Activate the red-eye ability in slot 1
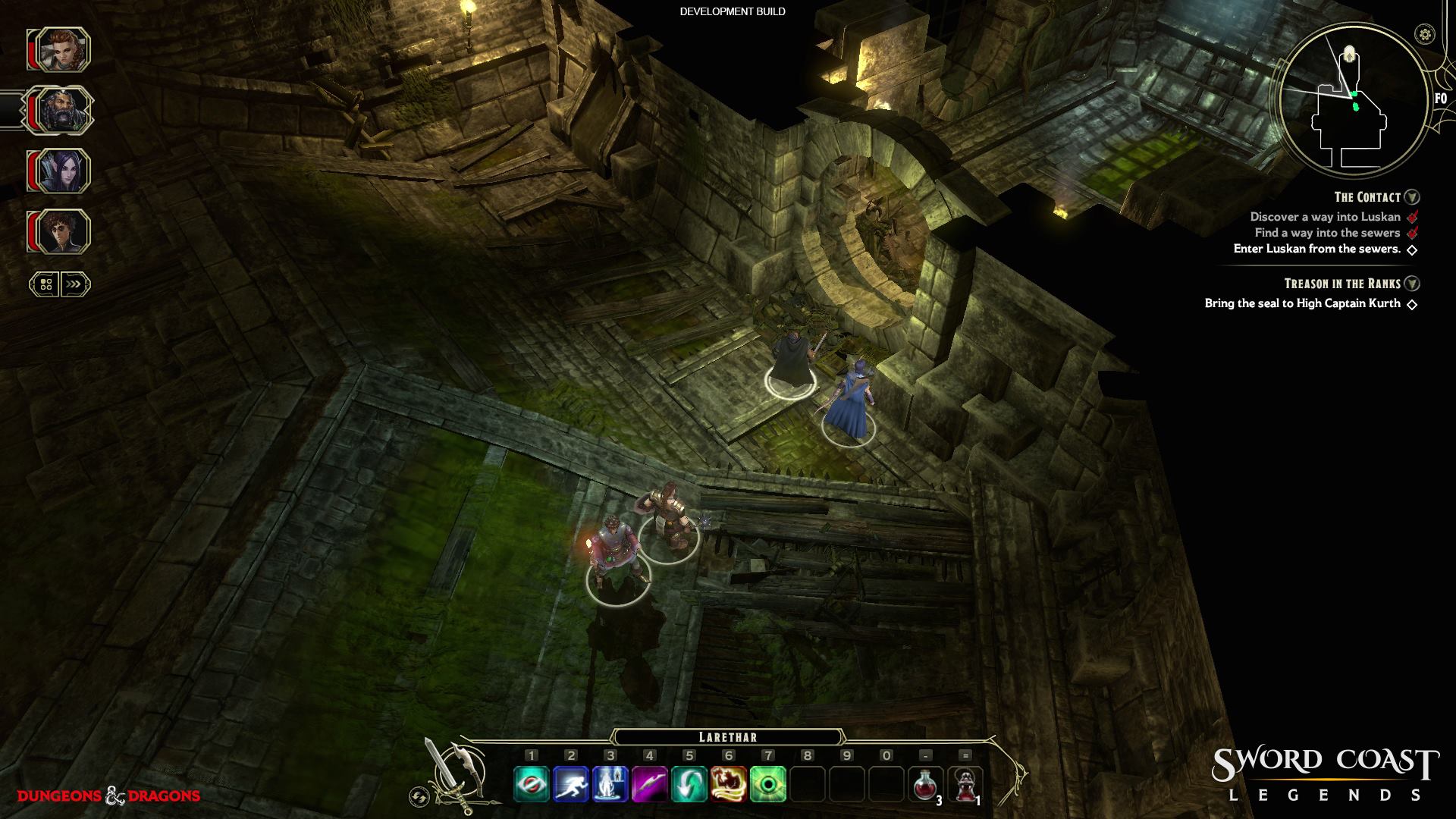Viewport: 1456px width, 819px height. [532, 784]
